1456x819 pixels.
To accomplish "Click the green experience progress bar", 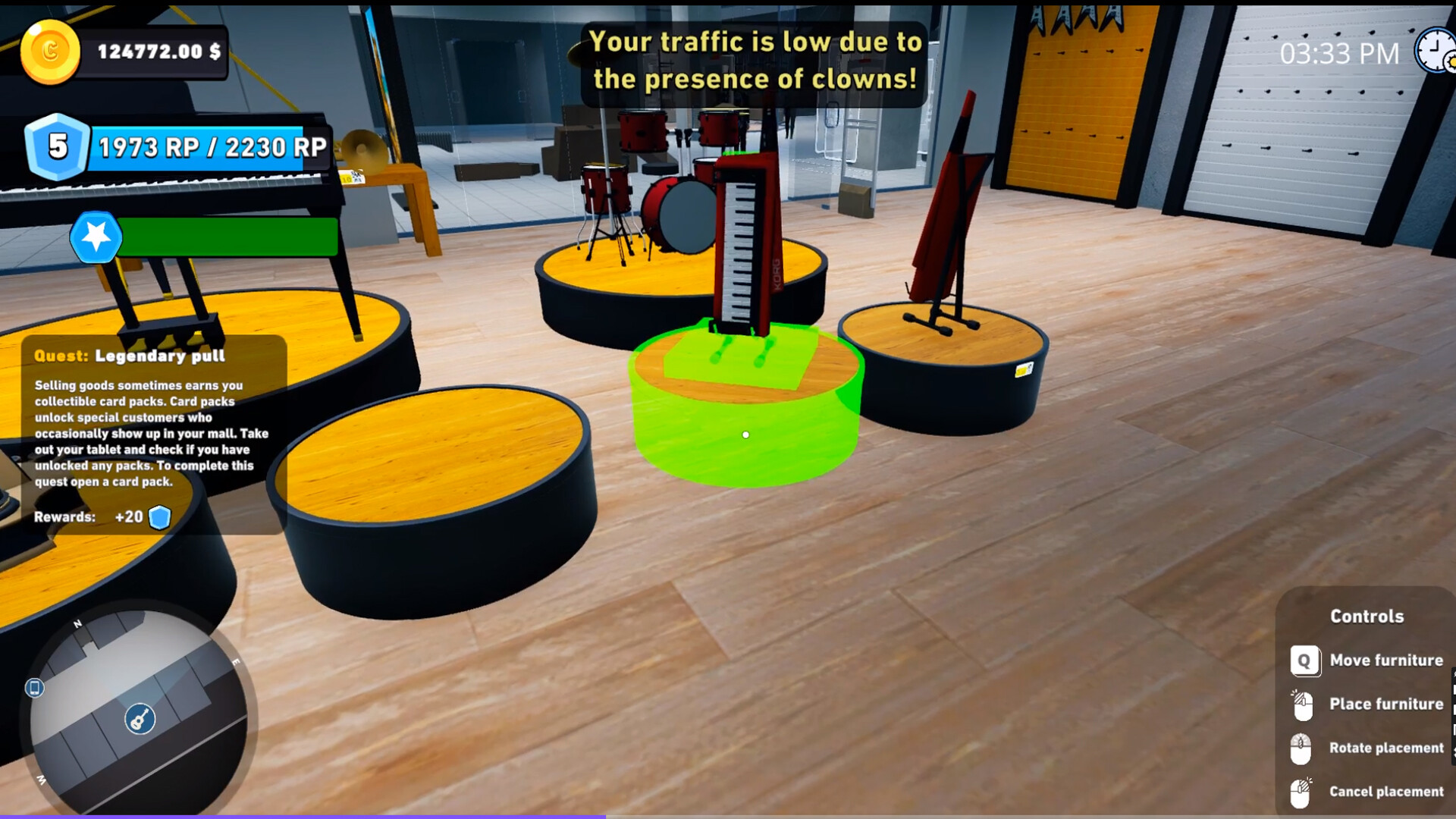I will [x=227, y=237].
